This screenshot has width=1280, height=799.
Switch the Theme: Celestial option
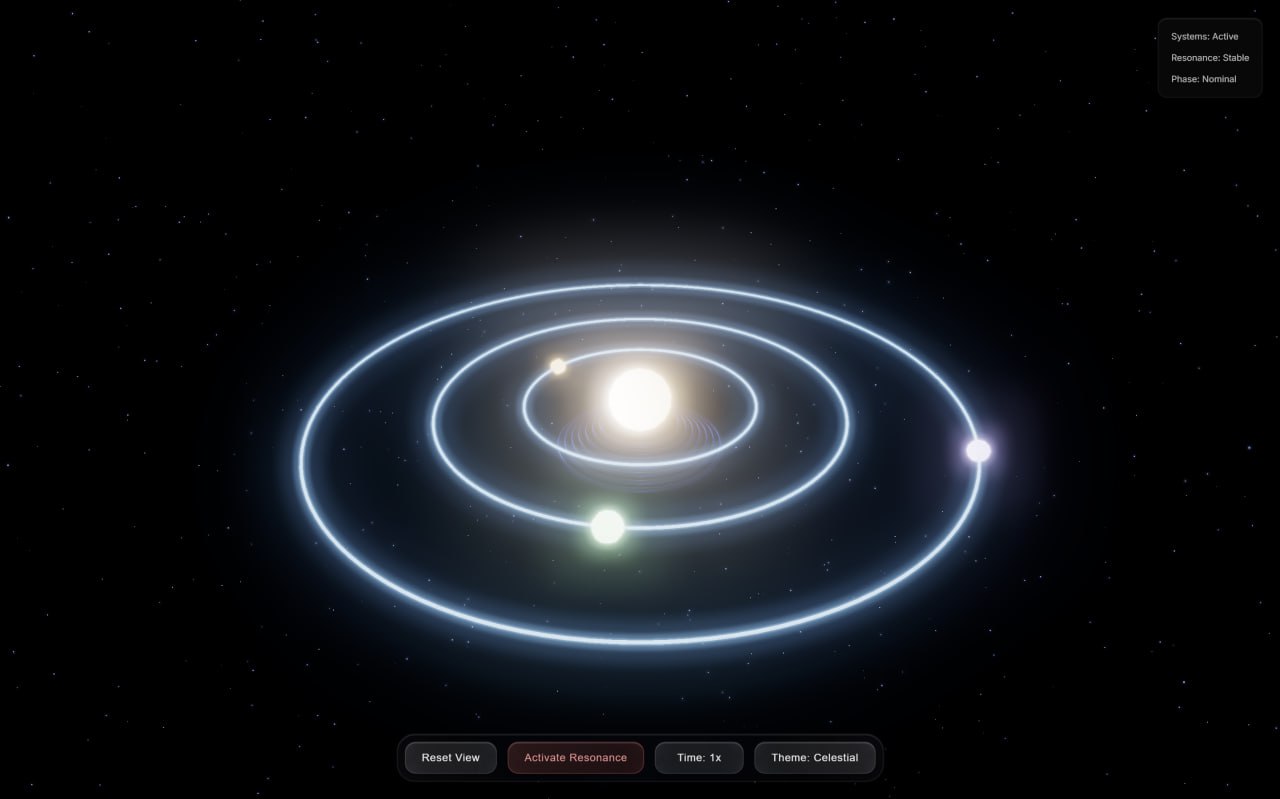point(814,758)
